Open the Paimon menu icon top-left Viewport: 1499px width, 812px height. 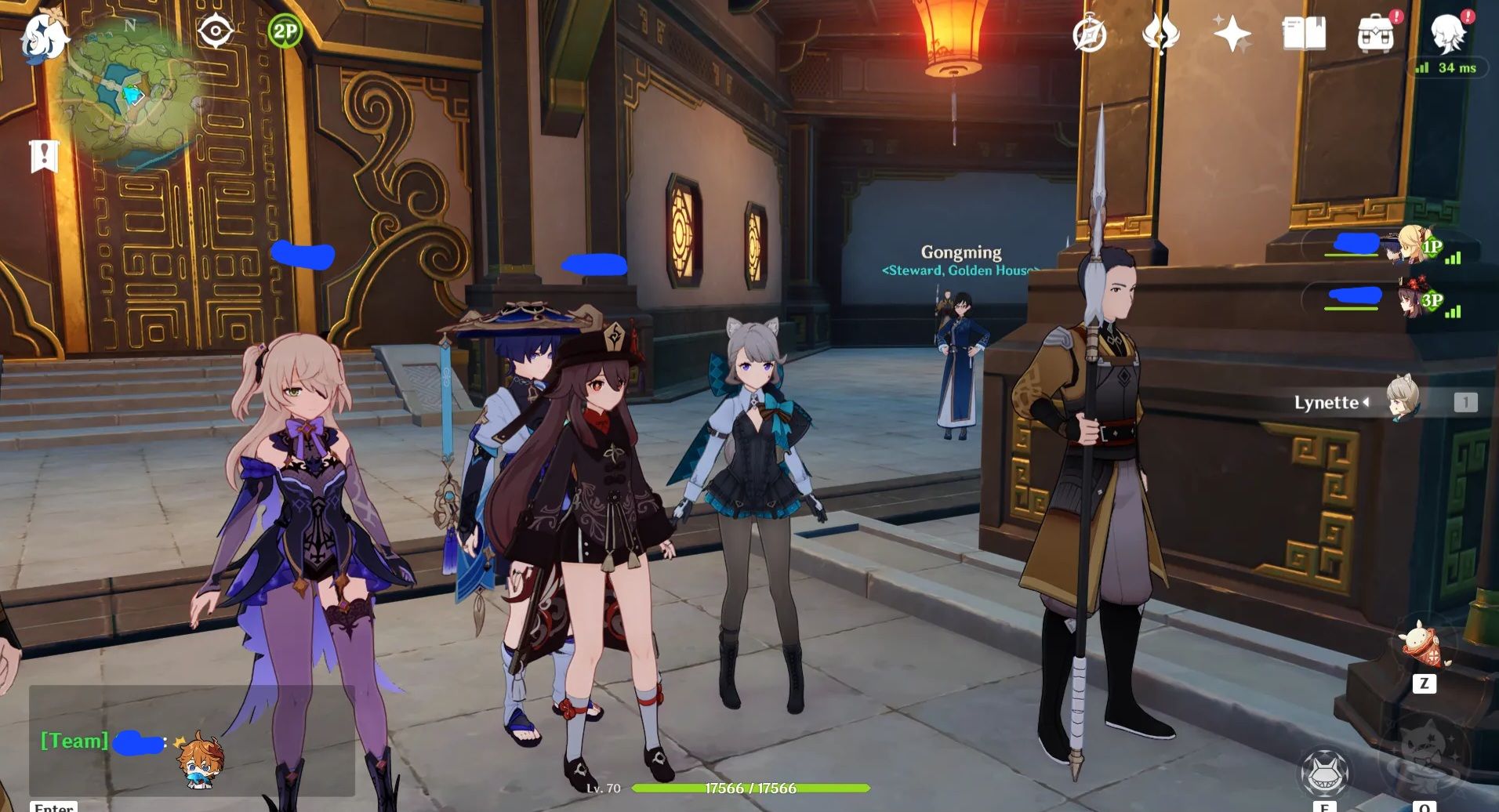[45, 35]
